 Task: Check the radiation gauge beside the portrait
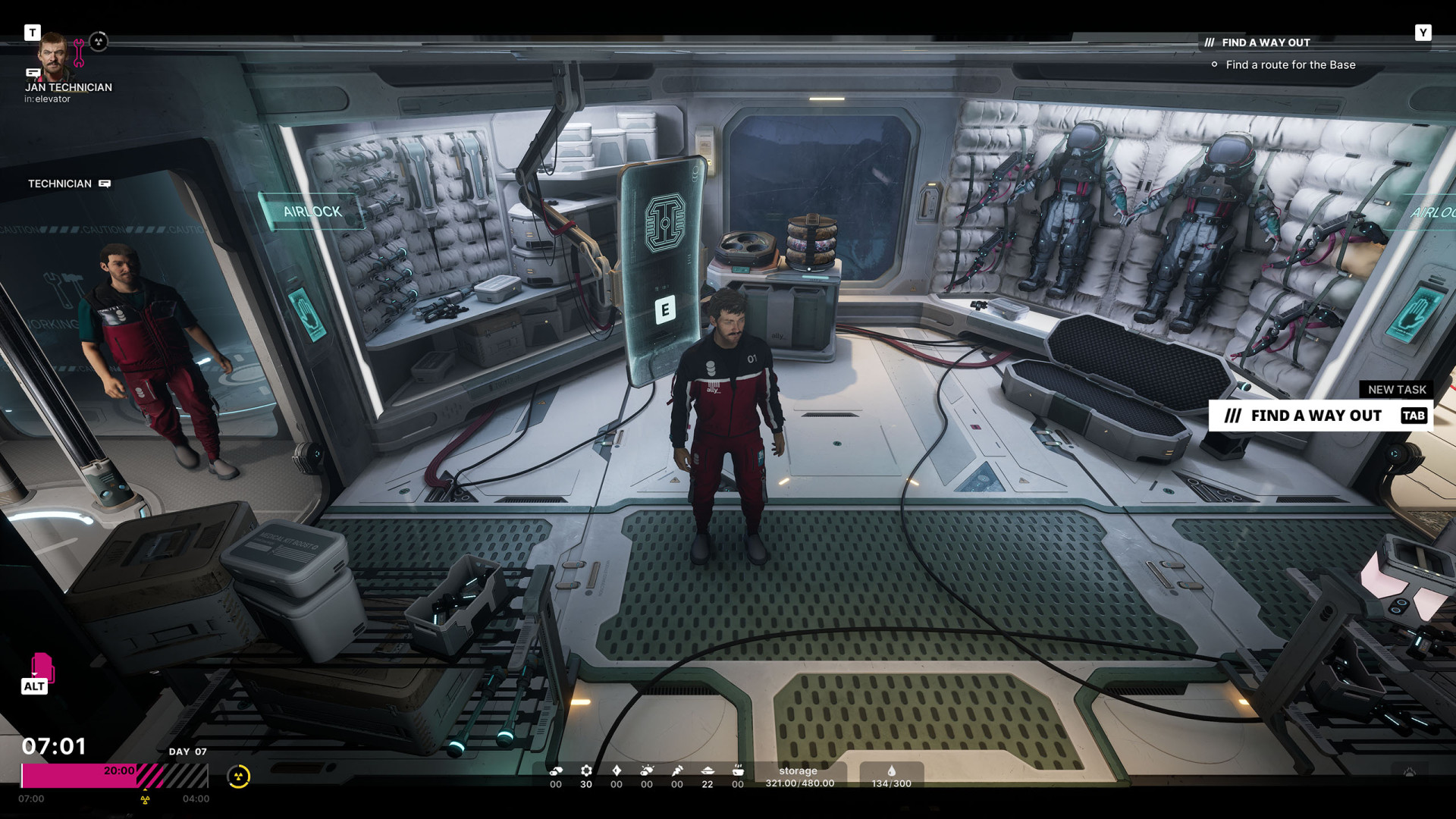(x=99, y=42)
